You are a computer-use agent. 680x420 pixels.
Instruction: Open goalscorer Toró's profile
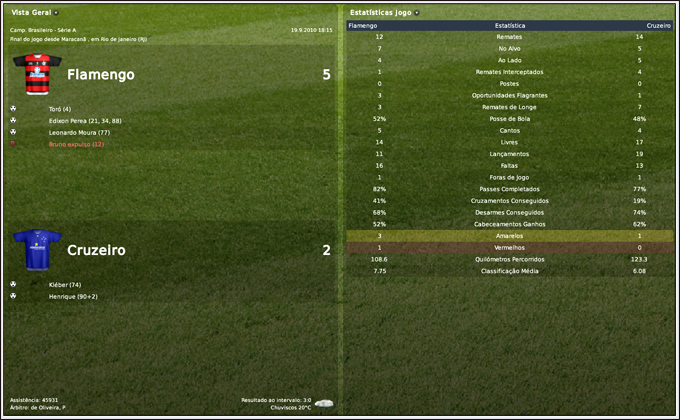(59, 108)
